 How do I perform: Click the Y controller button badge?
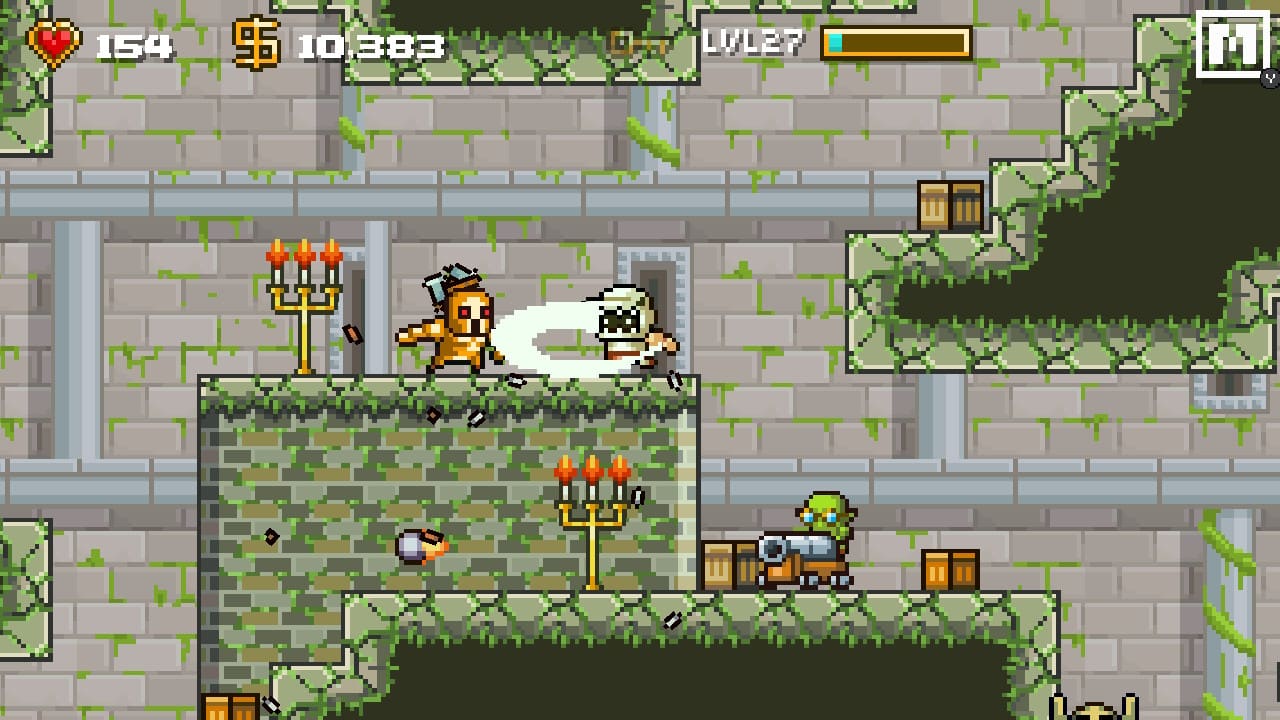click(x=1268, y=78)
